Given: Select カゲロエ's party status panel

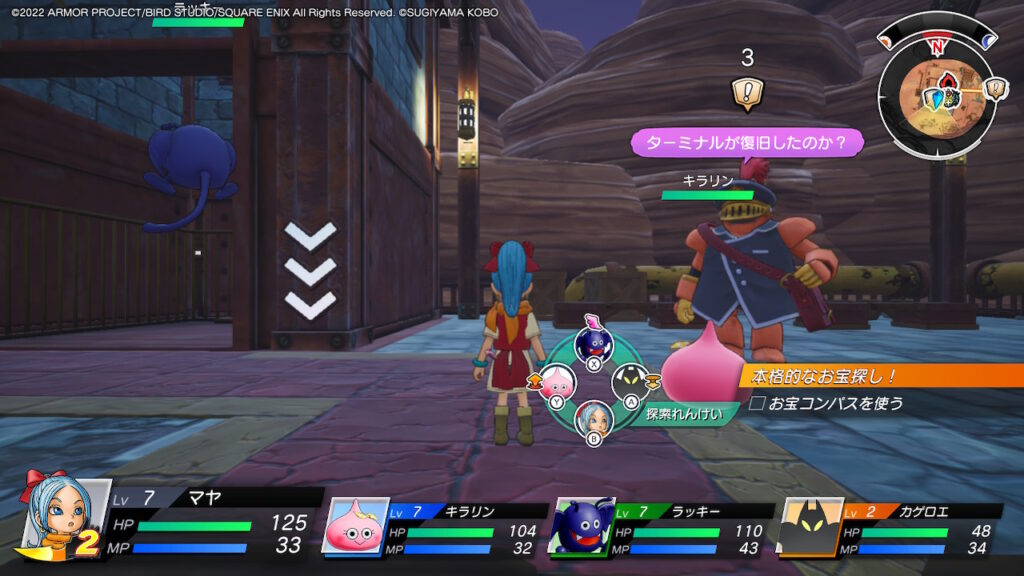Looking at the screenshot, I should pyautogui.click(x=890, y=527).
